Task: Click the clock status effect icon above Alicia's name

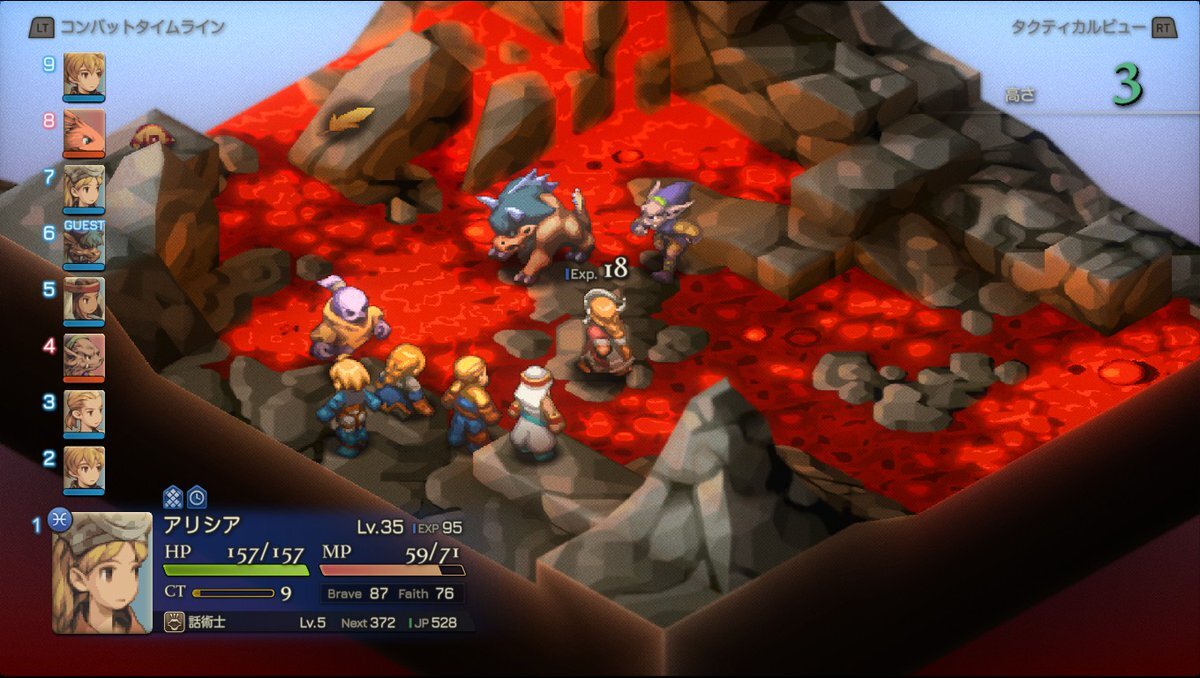Action: coord(197,496)
